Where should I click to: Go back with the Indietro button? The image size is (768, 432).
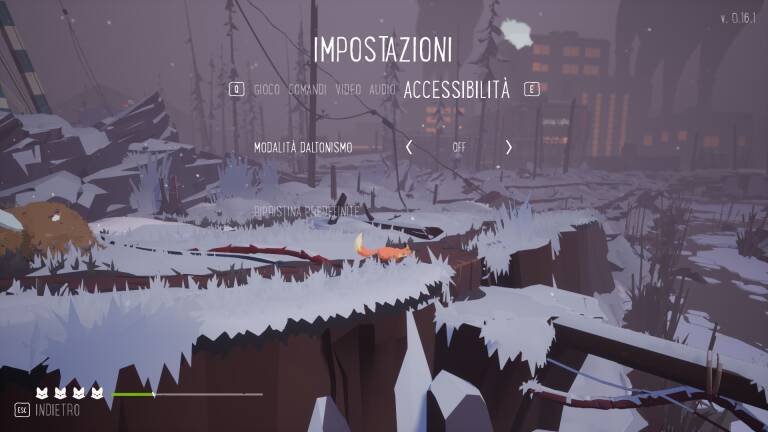pyautogui.click(x=56, y=410)
